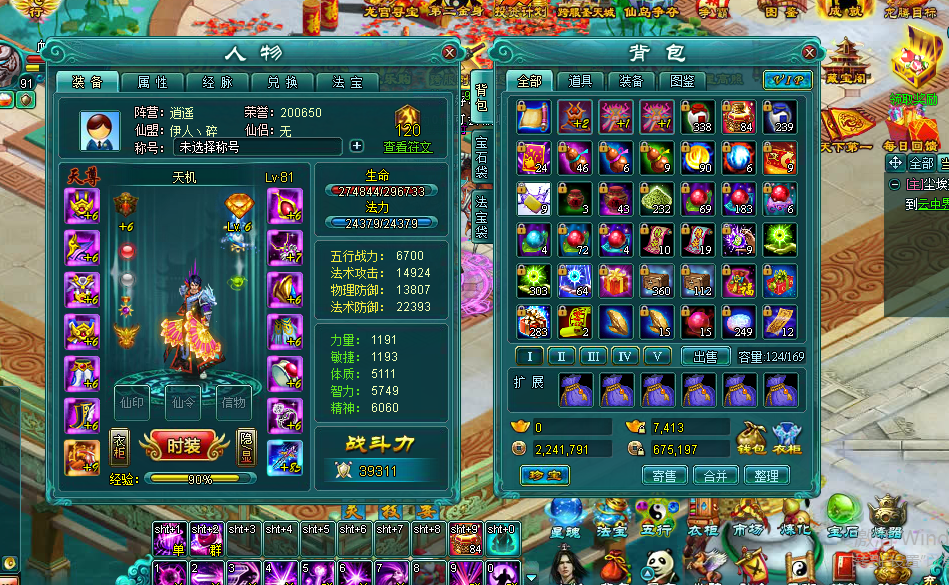The image size is (949, 585).
Task: Open the 经脉 meridians tab
Action: (x=217, y=82)
